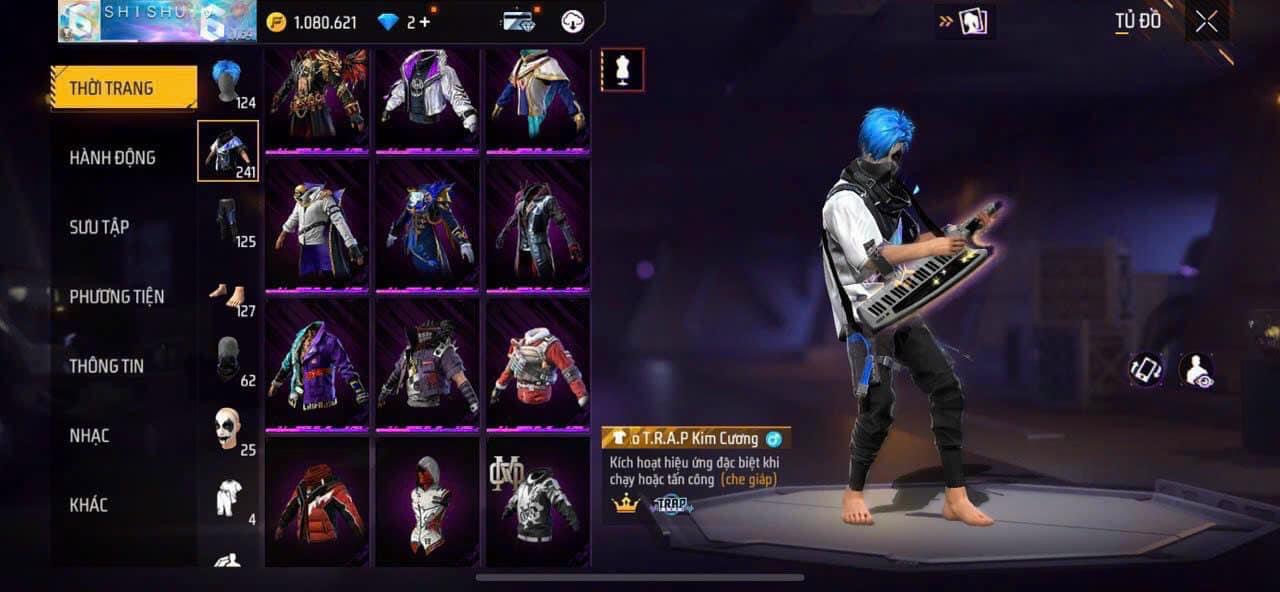Go to the Thông Tin tab
1280x592 pixels.
coord(106,366)
